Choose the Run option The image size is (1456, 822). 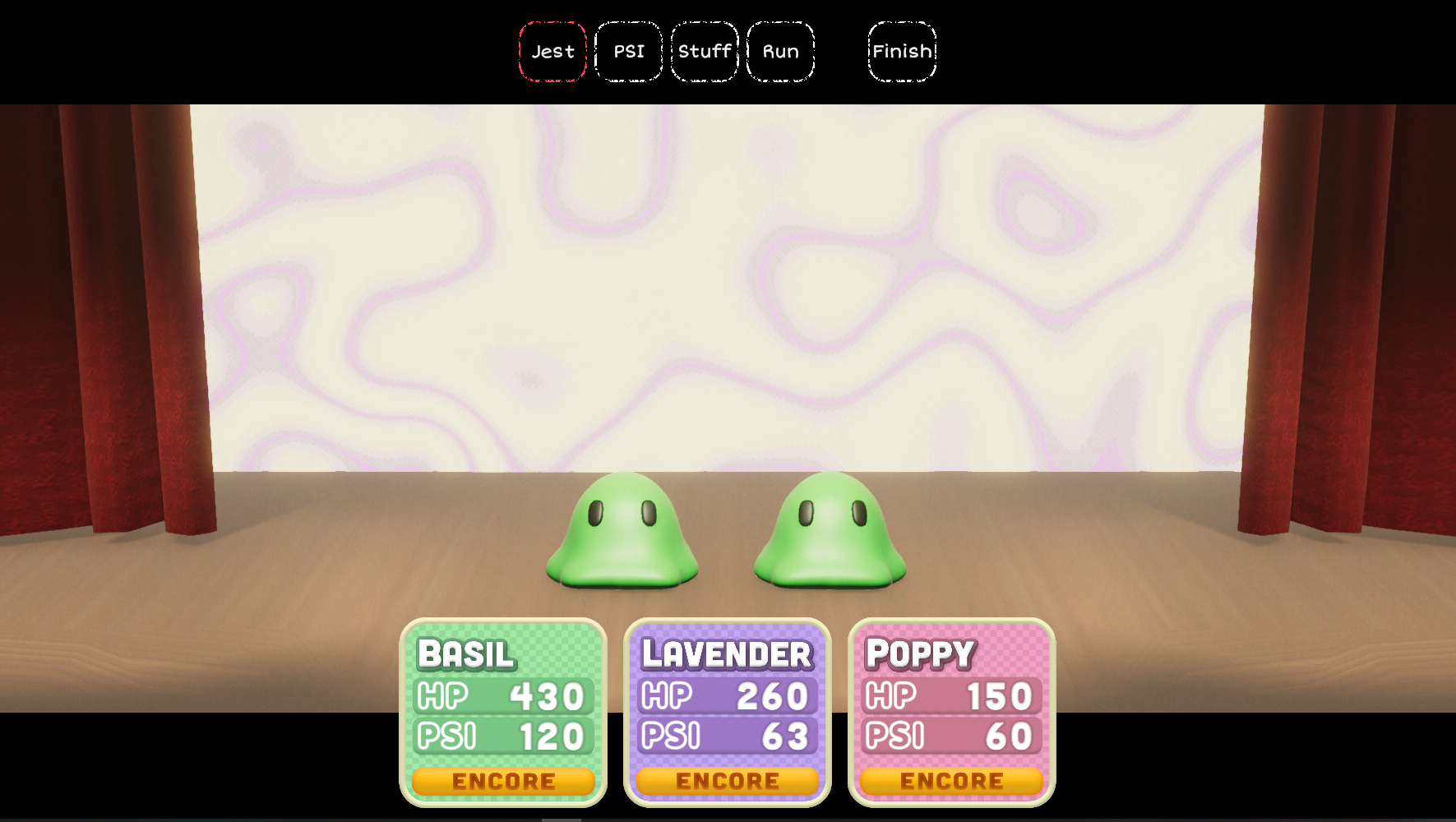pyautogui.click(x=779, y=51)
